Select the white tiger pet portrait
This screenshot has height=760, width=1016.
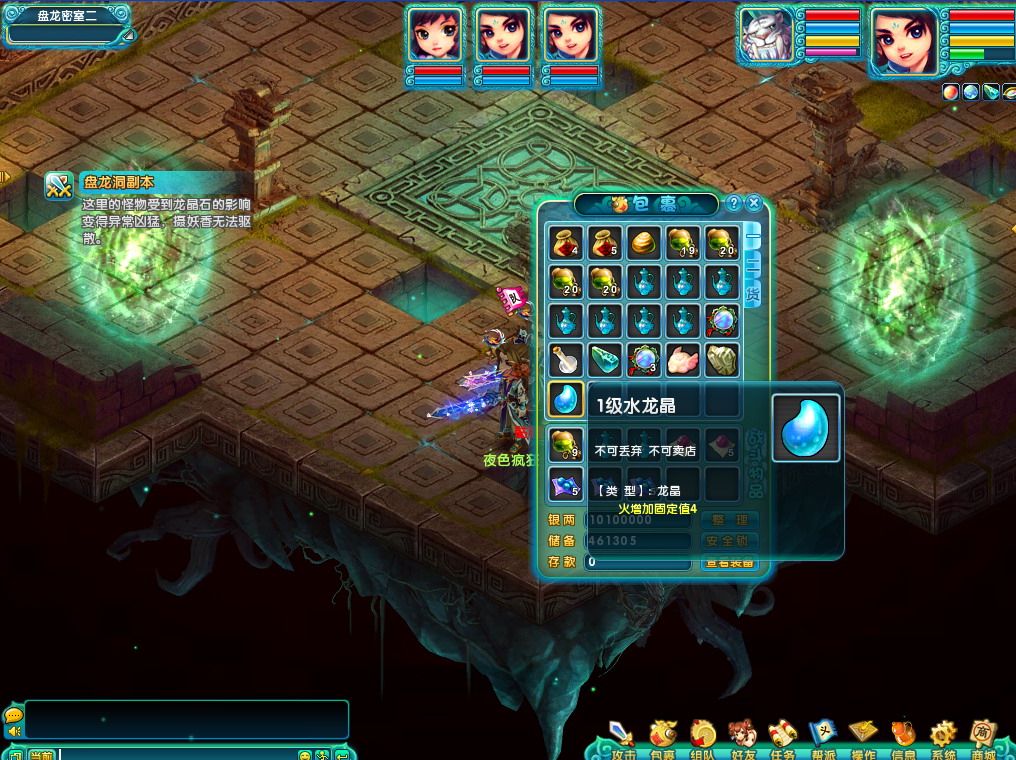(x=767, y=40)
